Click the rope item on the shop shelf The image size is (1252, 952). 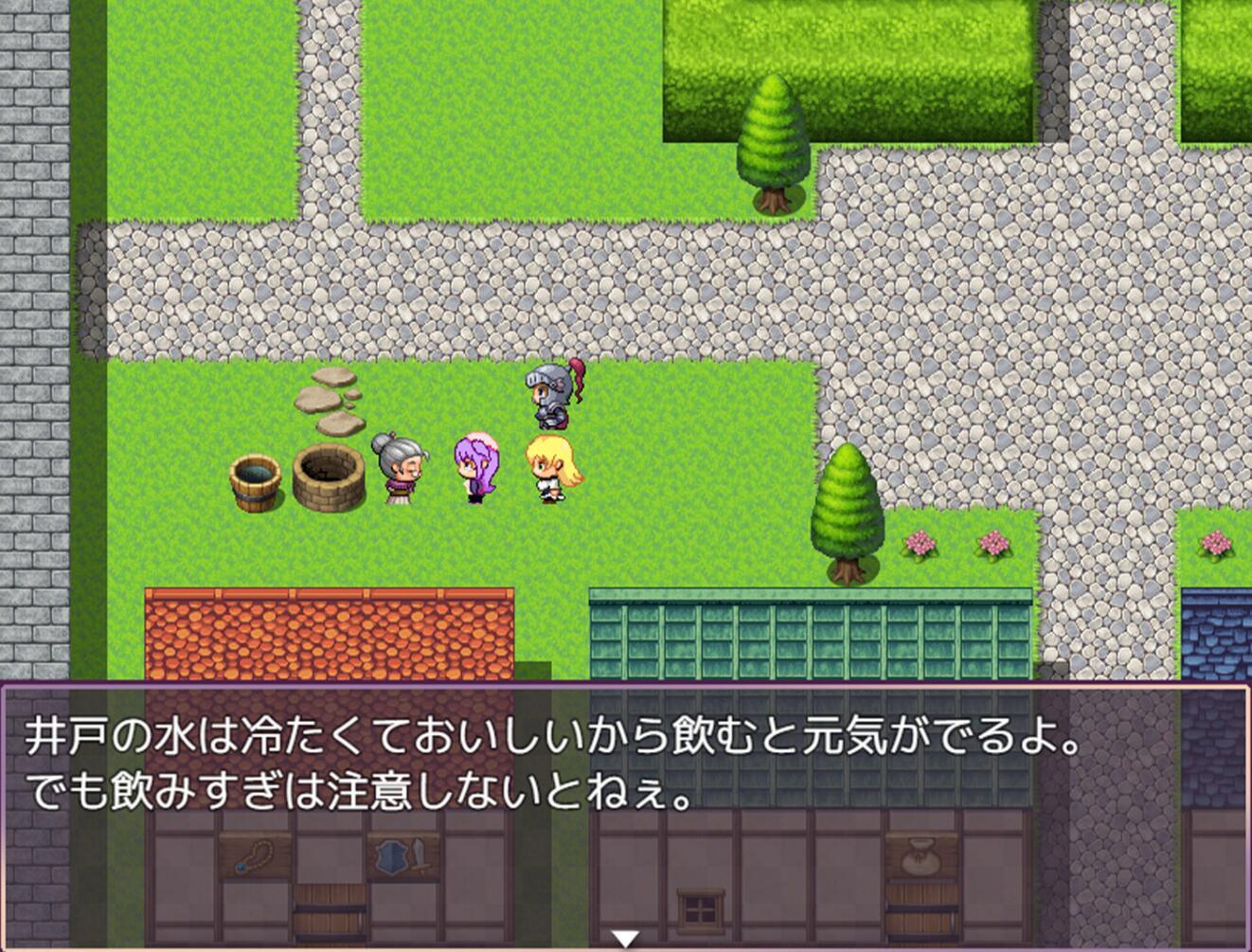click(258, 857)
